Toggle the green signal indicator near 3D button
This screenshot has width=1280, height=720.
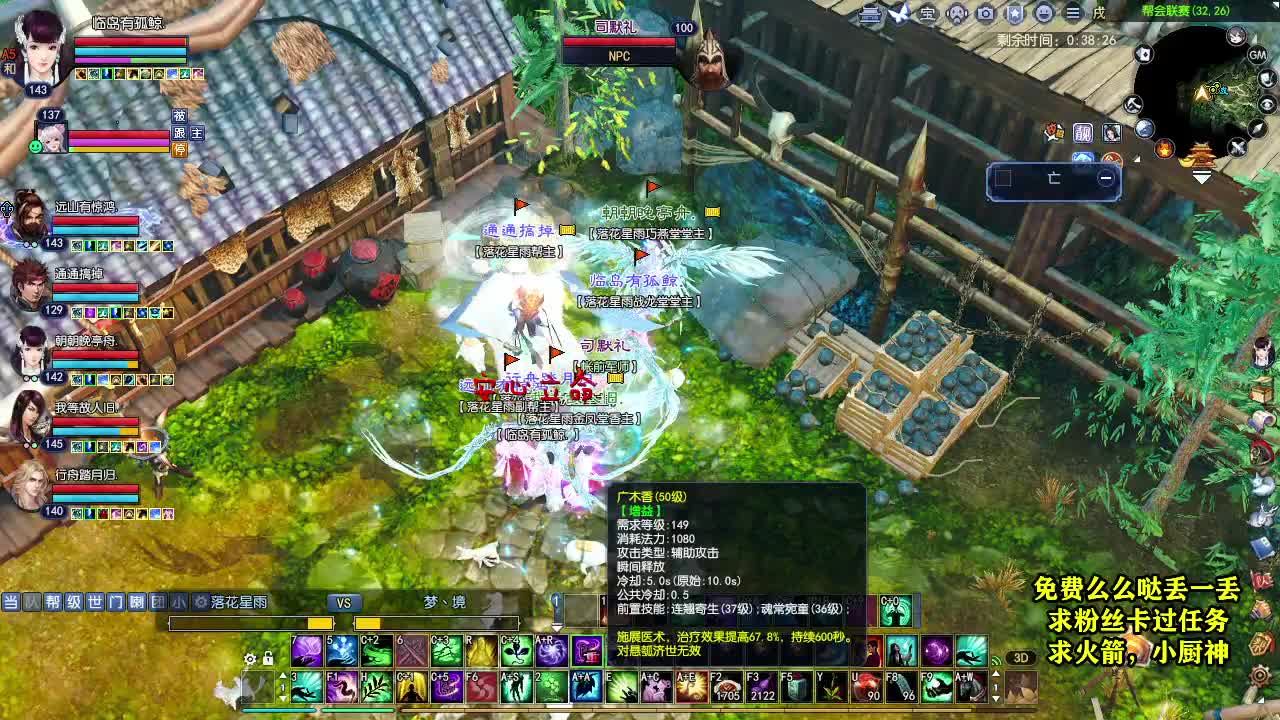pyautogui.click(x=995, y=659)
